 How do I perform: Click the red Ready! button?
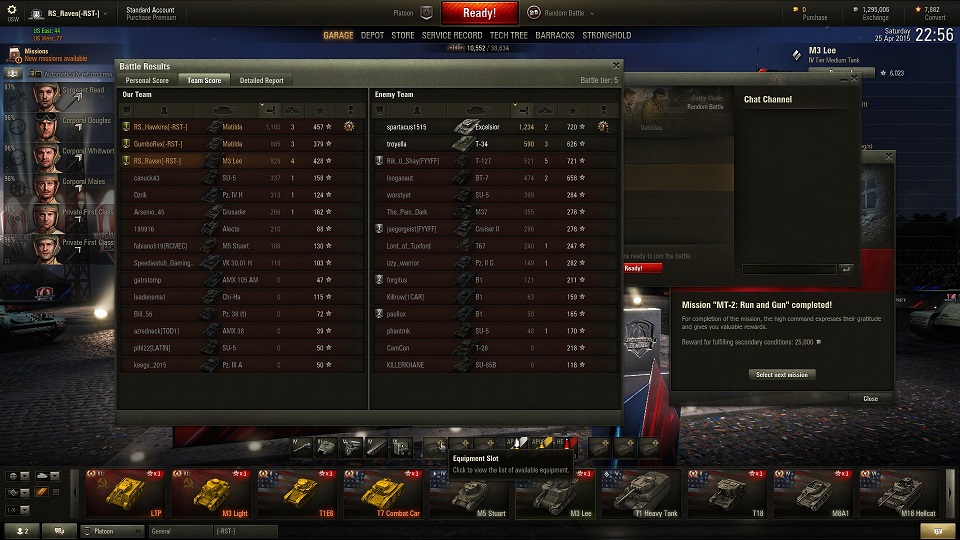pos(479,13)
